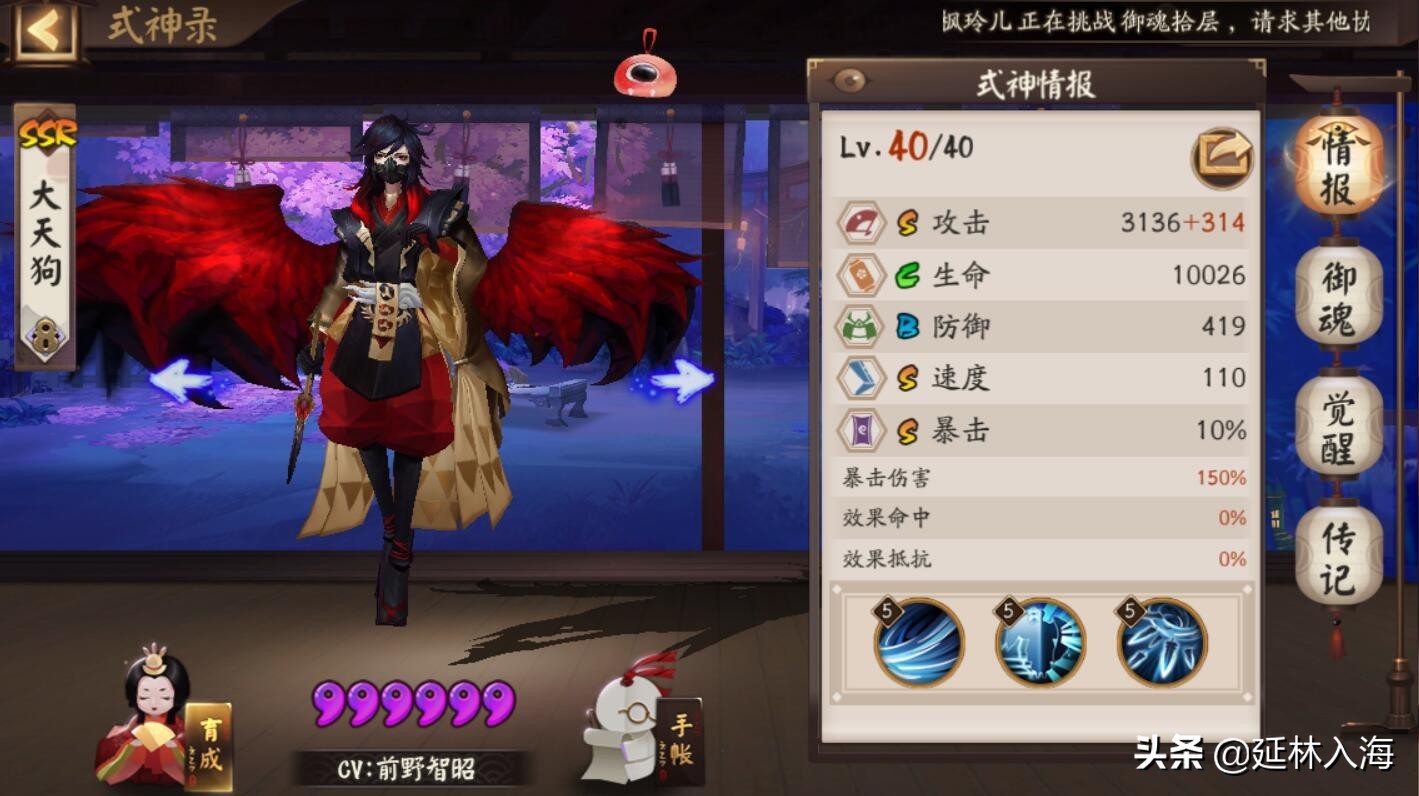Screen dimensions: 1419x796
Task: Click the 大天狗 SSR name plate
Action: tap(46, 235)
